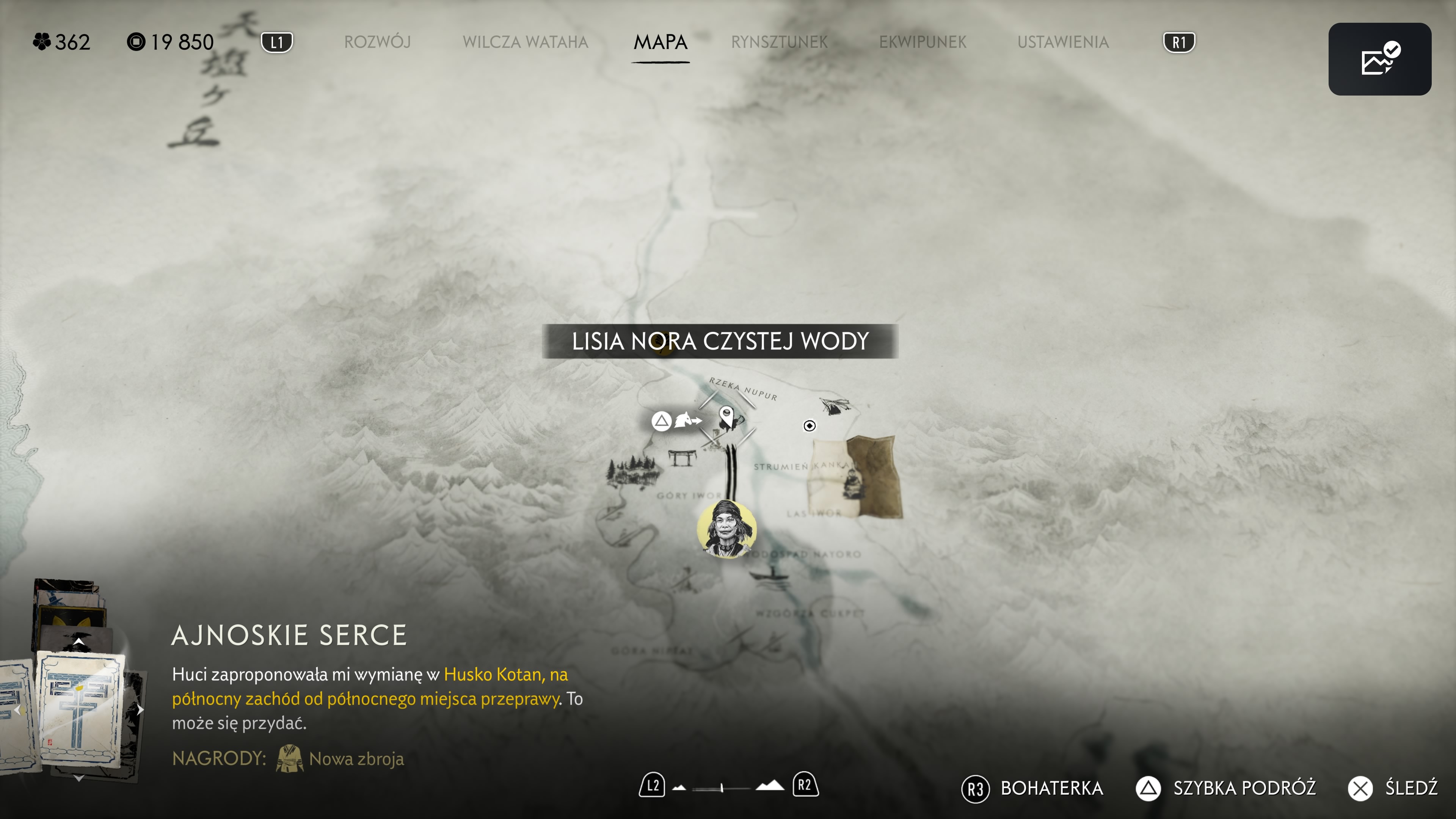Select Huci's portrait marker on the map
The height and width of the screenshot is (819, 1456).
726,529
